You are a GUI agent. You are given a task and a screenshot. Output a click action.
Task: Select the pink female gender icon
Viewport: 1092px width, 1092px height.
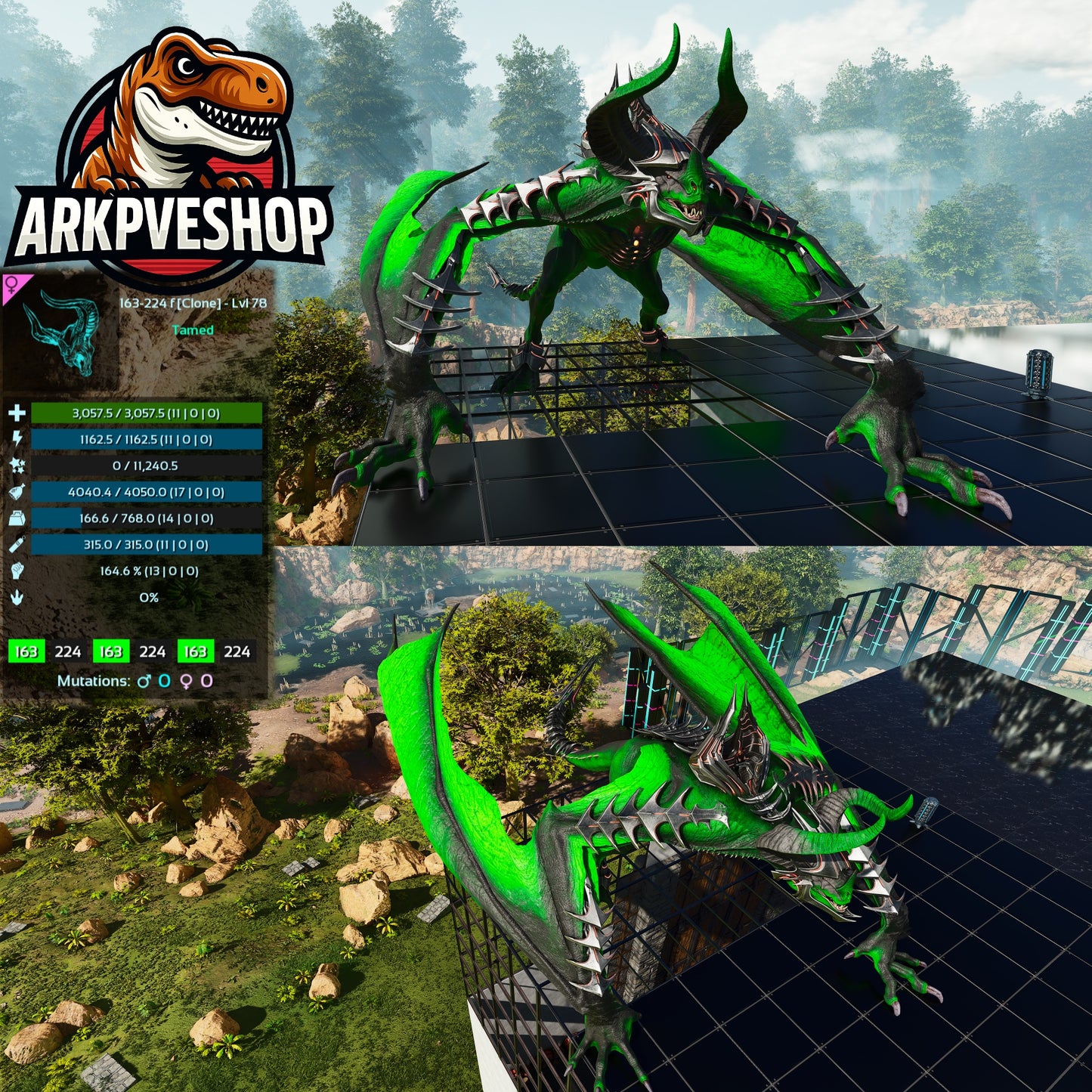(x=12, y=286)
